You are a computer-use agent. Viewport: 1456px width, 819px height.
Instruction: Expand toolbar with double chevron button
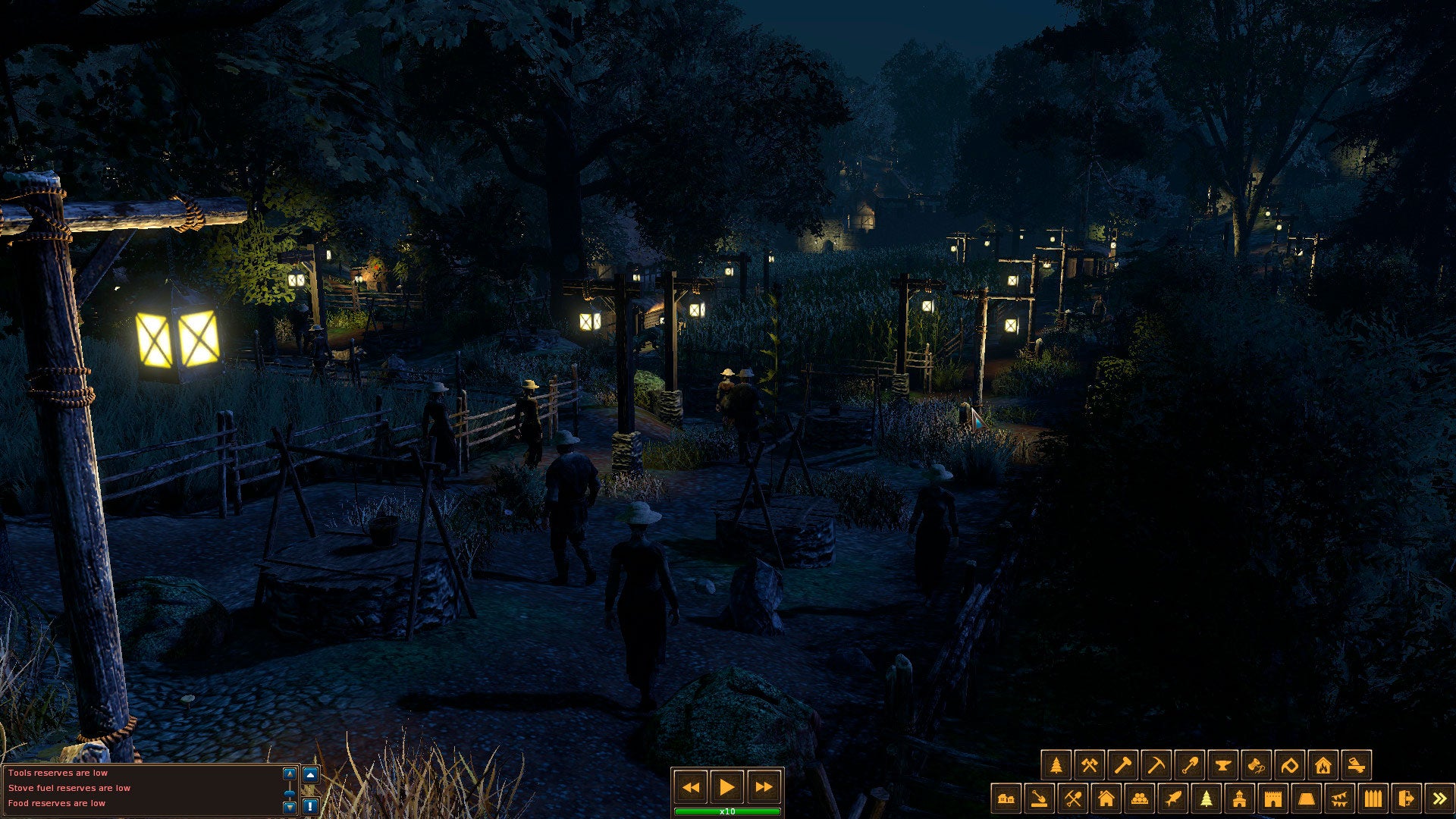[x=1439, y=799]
